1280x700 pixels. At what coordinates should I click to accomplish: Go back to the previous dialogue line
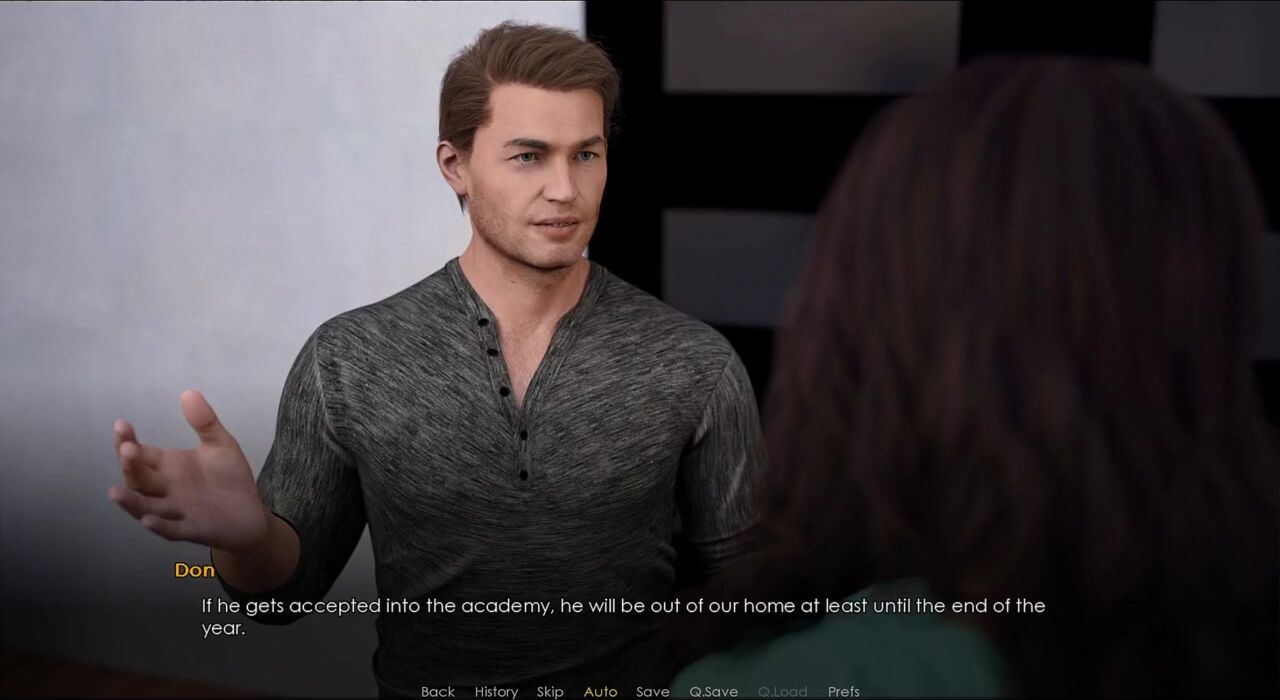[438, 691]
